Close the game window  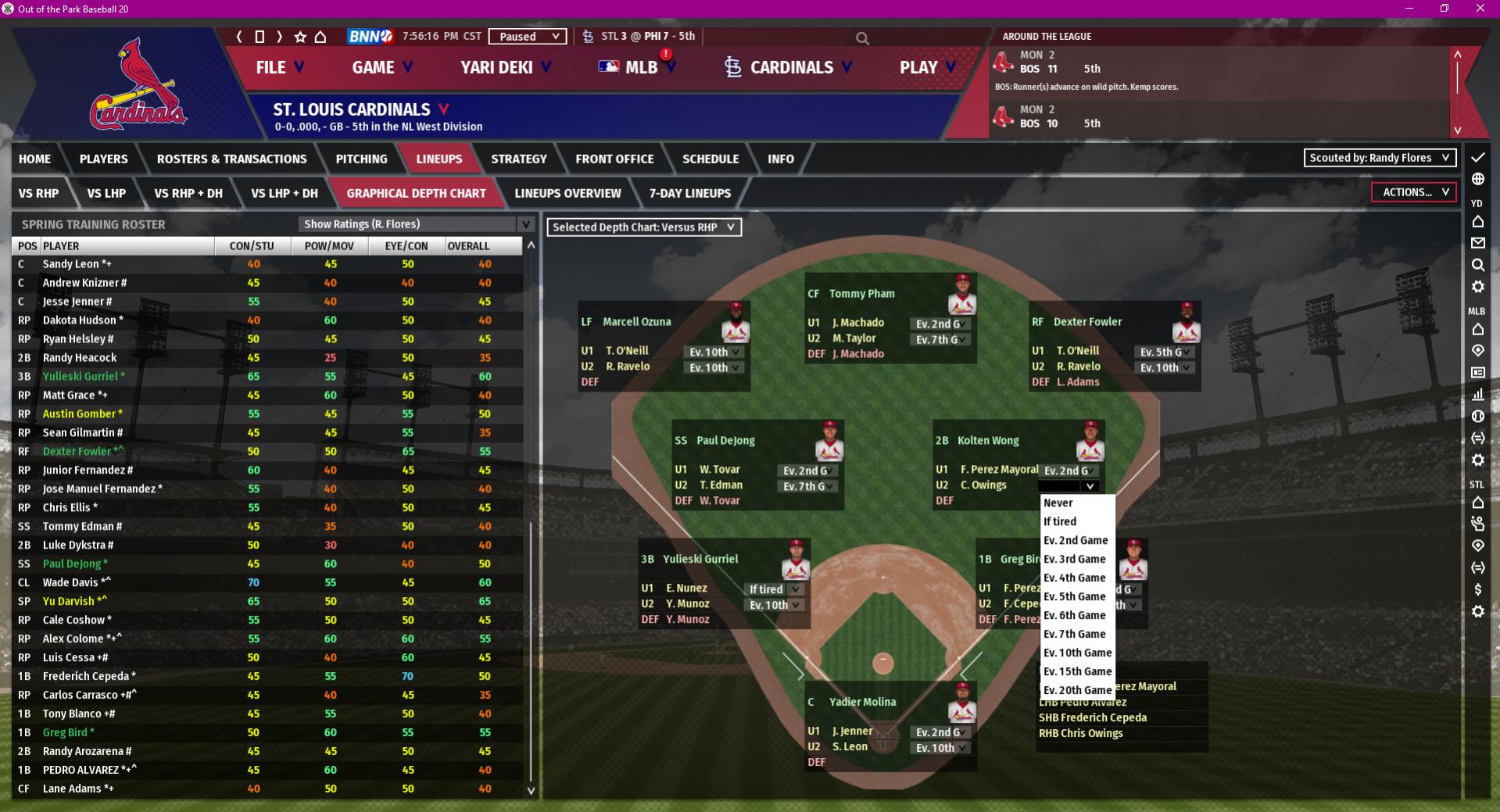1480,9
